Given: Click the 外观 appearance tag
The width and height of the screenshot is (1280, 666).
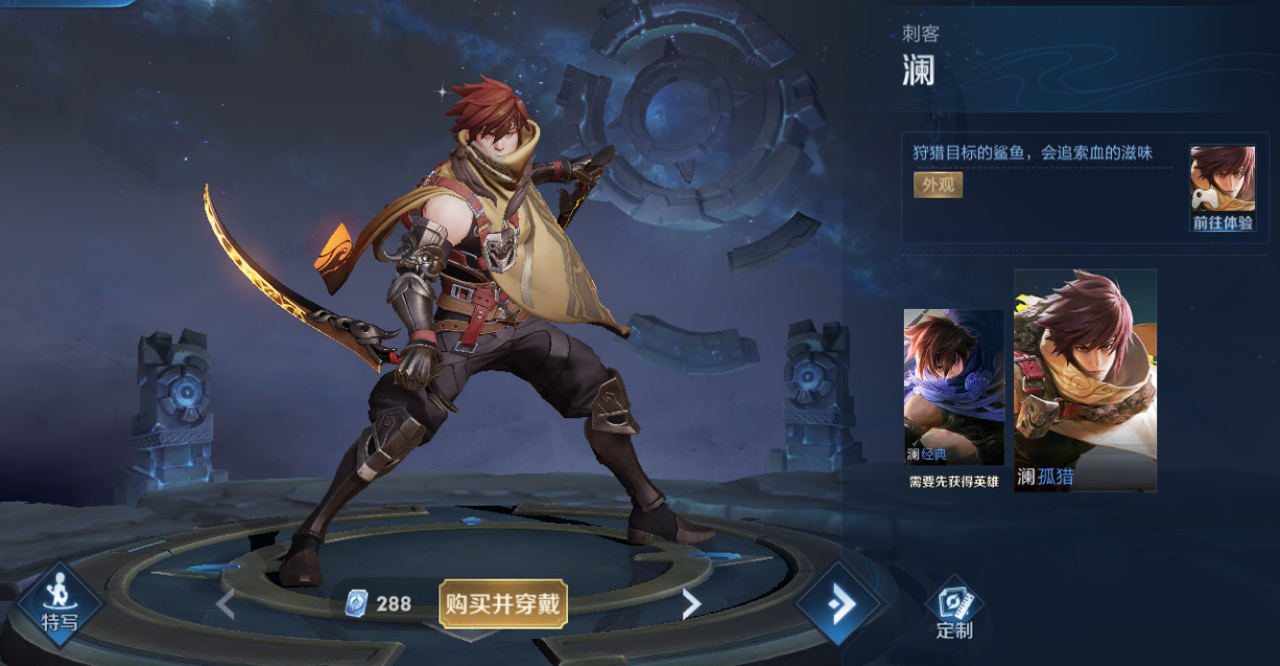Looking at the screenshot, I should click(937, 185).
